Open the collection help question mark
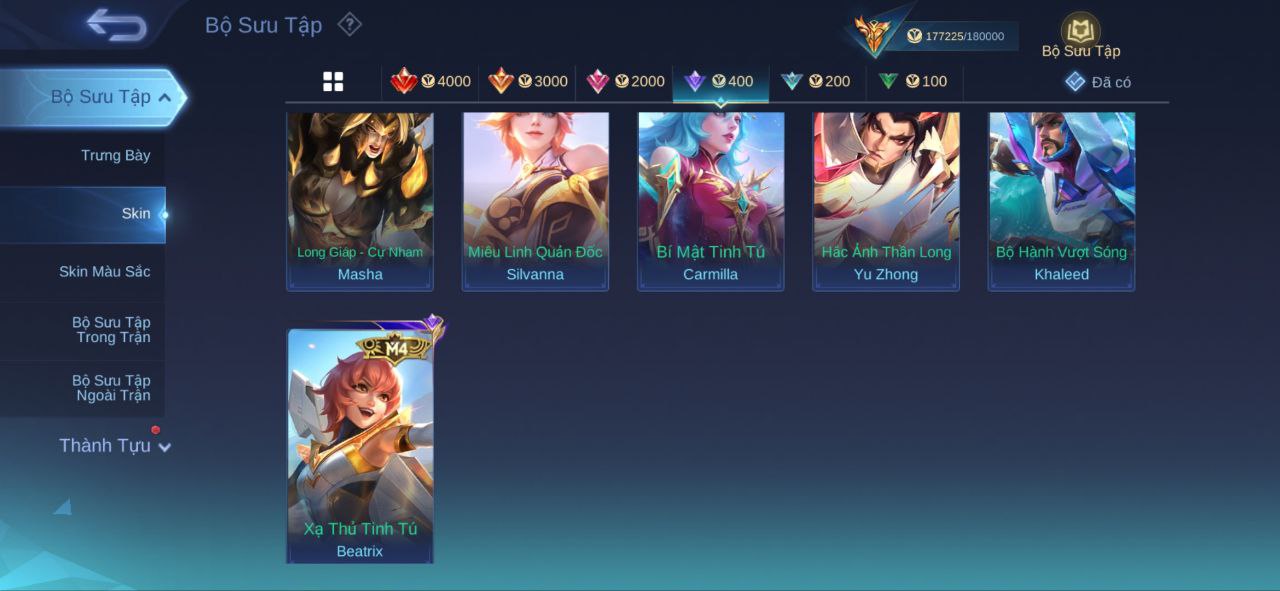The image size is (1280, 591). 349,24
